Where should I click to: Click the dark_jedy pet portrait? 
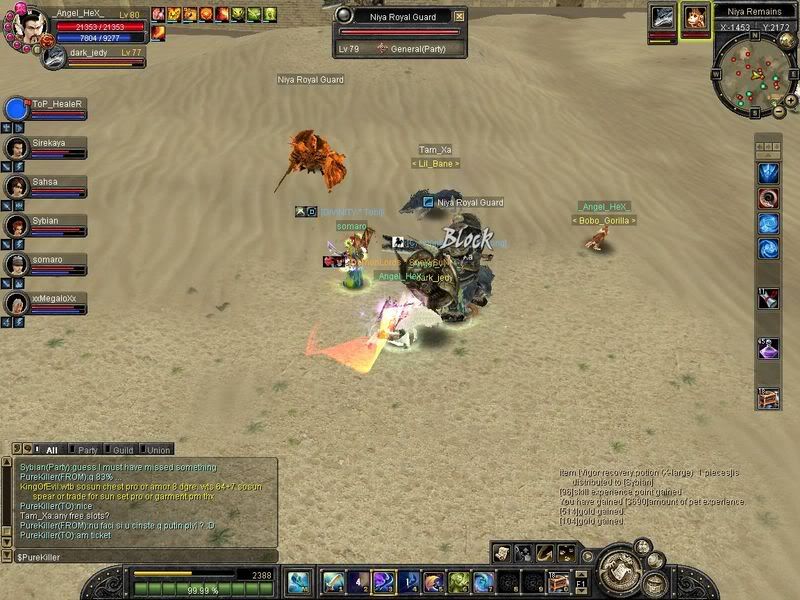[54, 56]
